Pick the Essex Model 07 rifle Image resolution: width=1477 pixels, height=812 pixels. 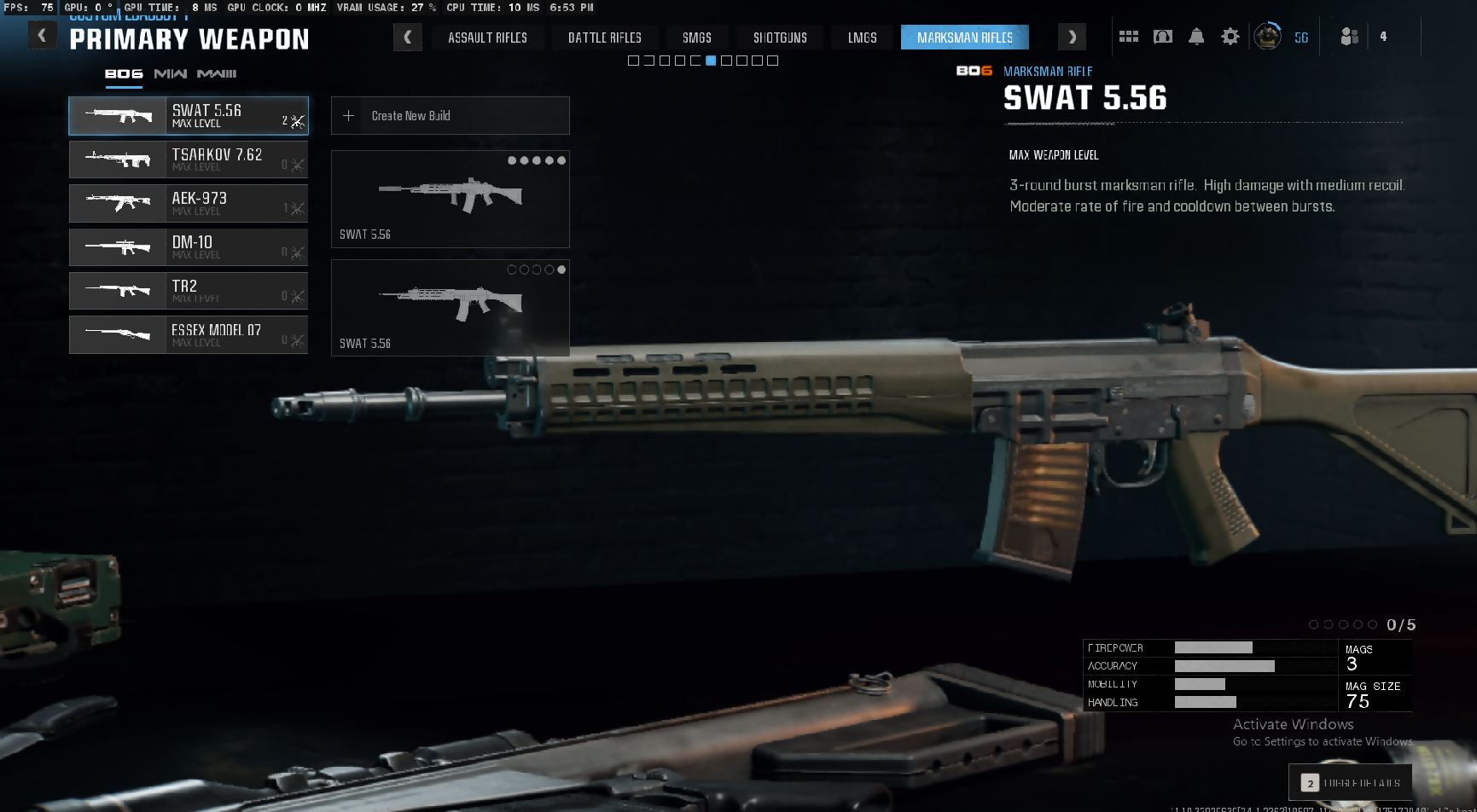click(x=189, y=335)
